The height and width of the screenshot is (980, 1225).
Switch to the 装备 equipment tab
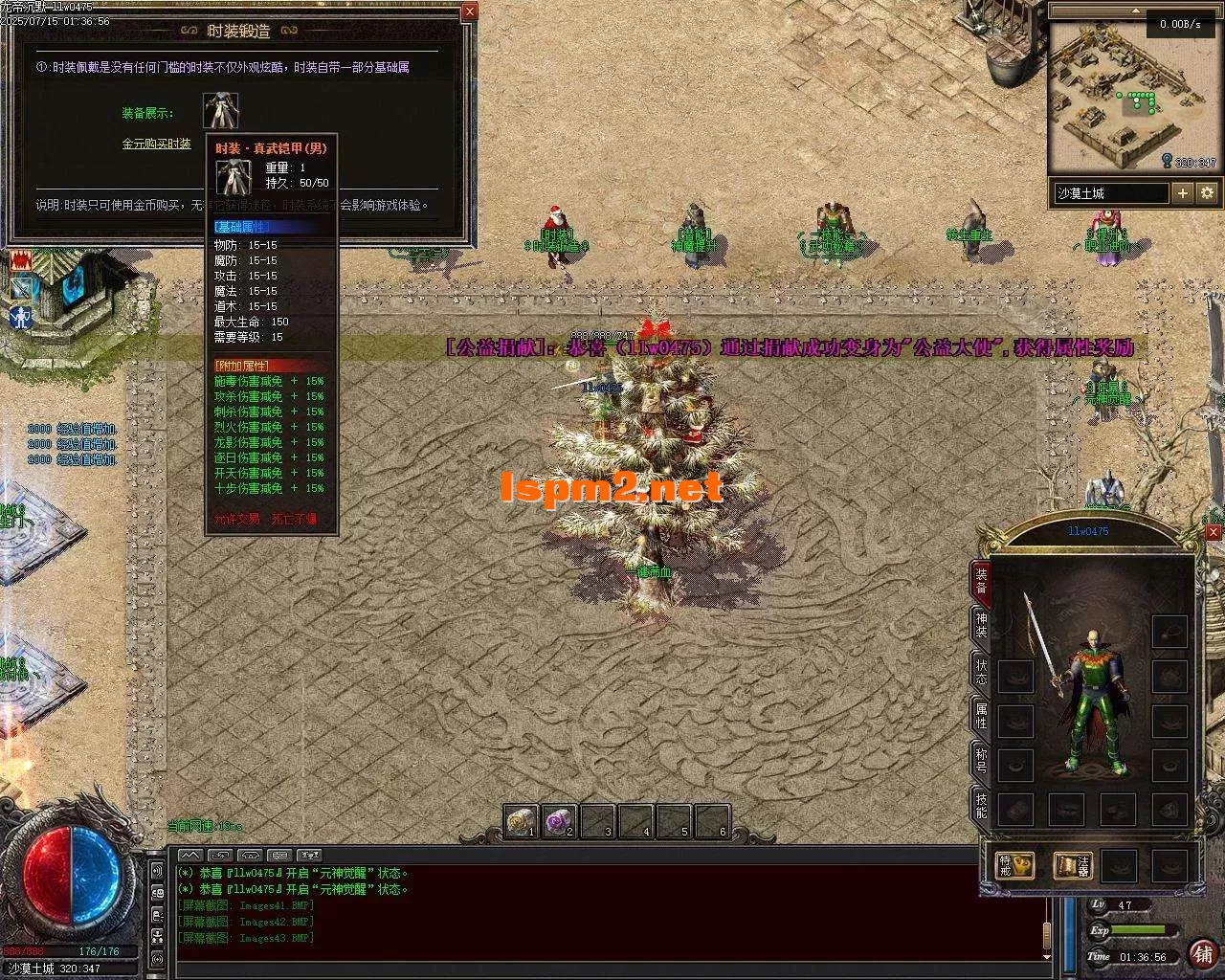981,582
